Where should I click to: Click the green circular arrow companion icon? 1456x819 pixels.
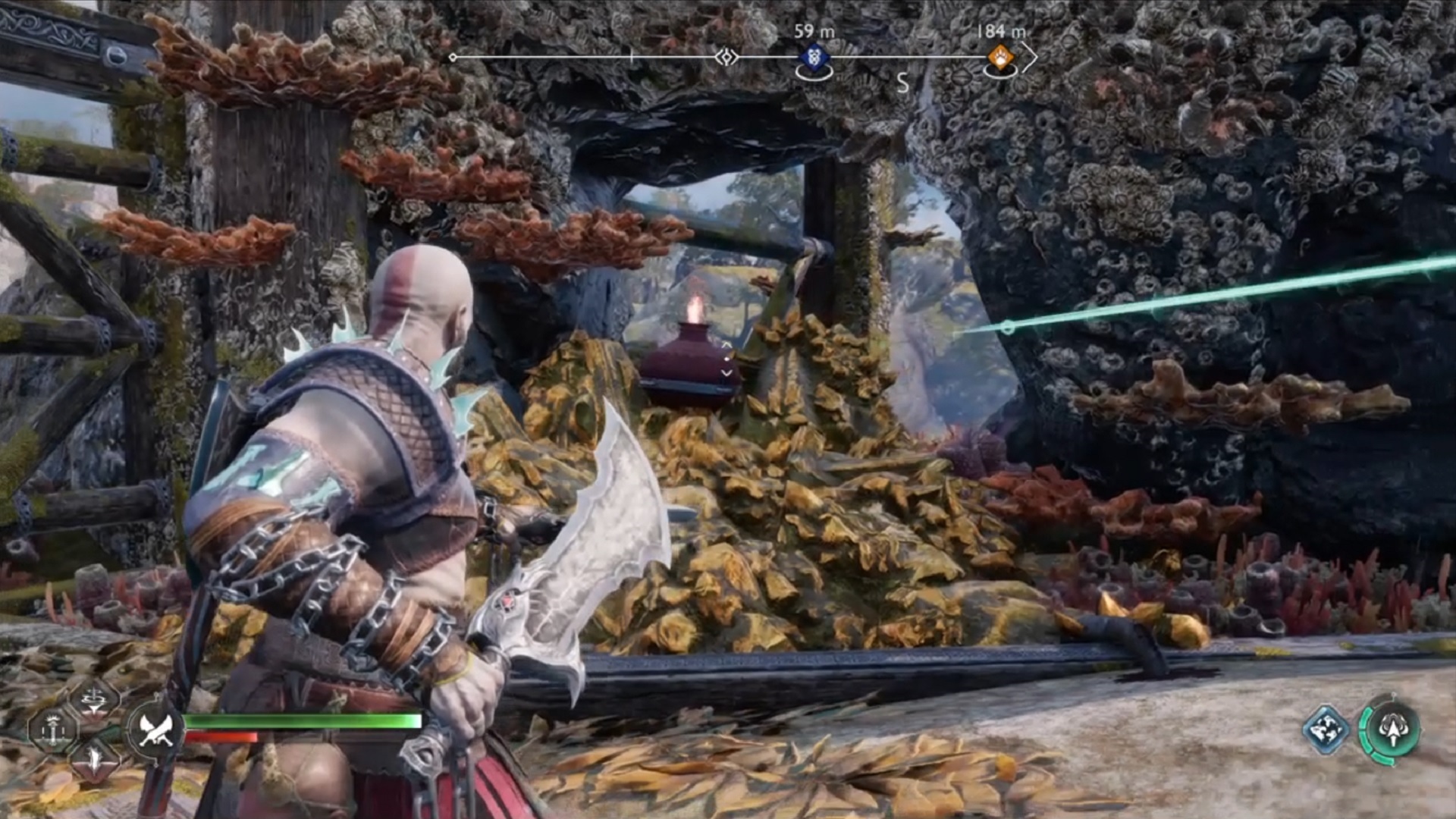(1390, 730)
